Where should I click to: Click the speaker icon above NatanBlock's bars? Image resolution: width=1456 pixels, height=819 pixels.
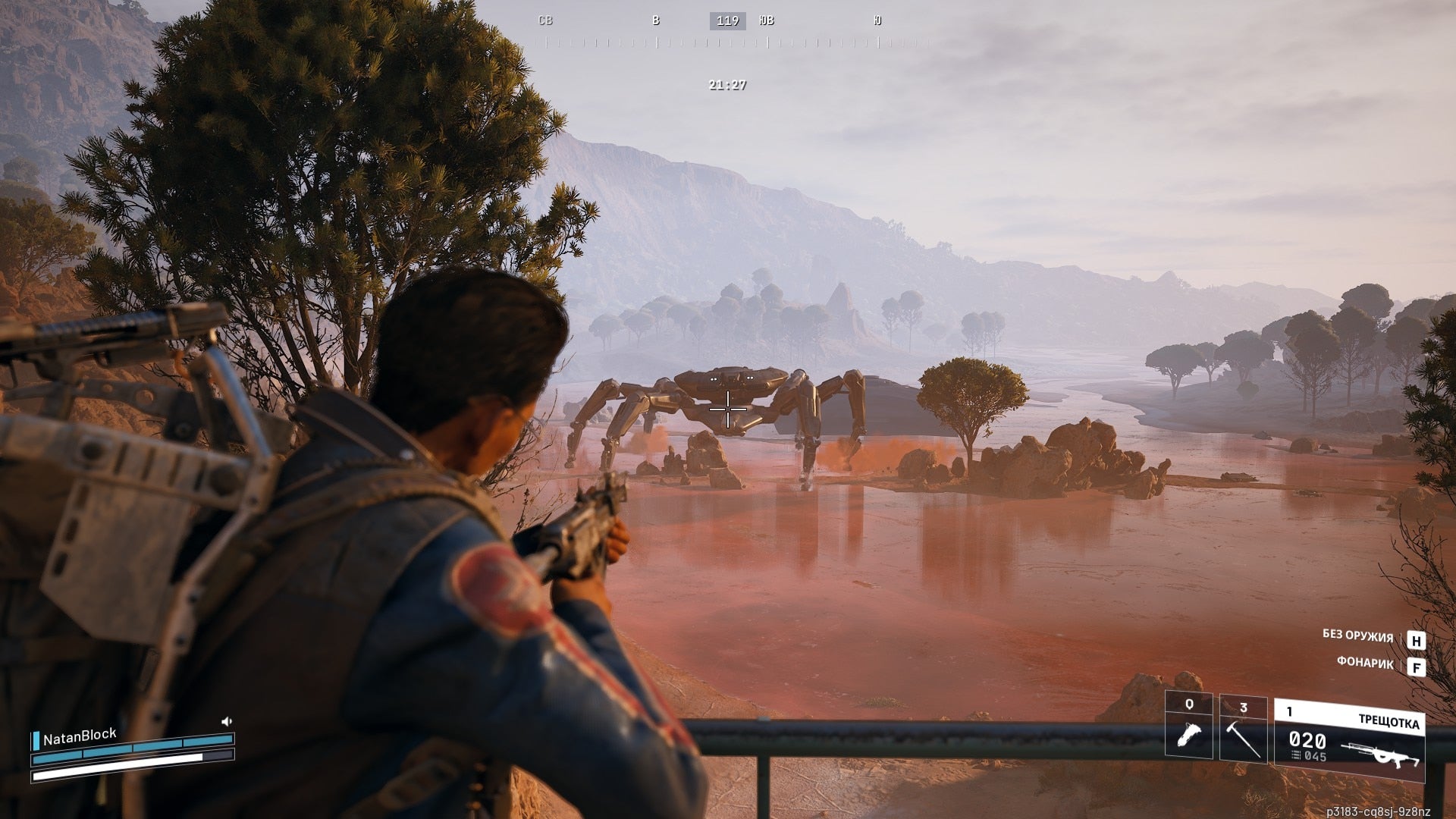point(226,721)
